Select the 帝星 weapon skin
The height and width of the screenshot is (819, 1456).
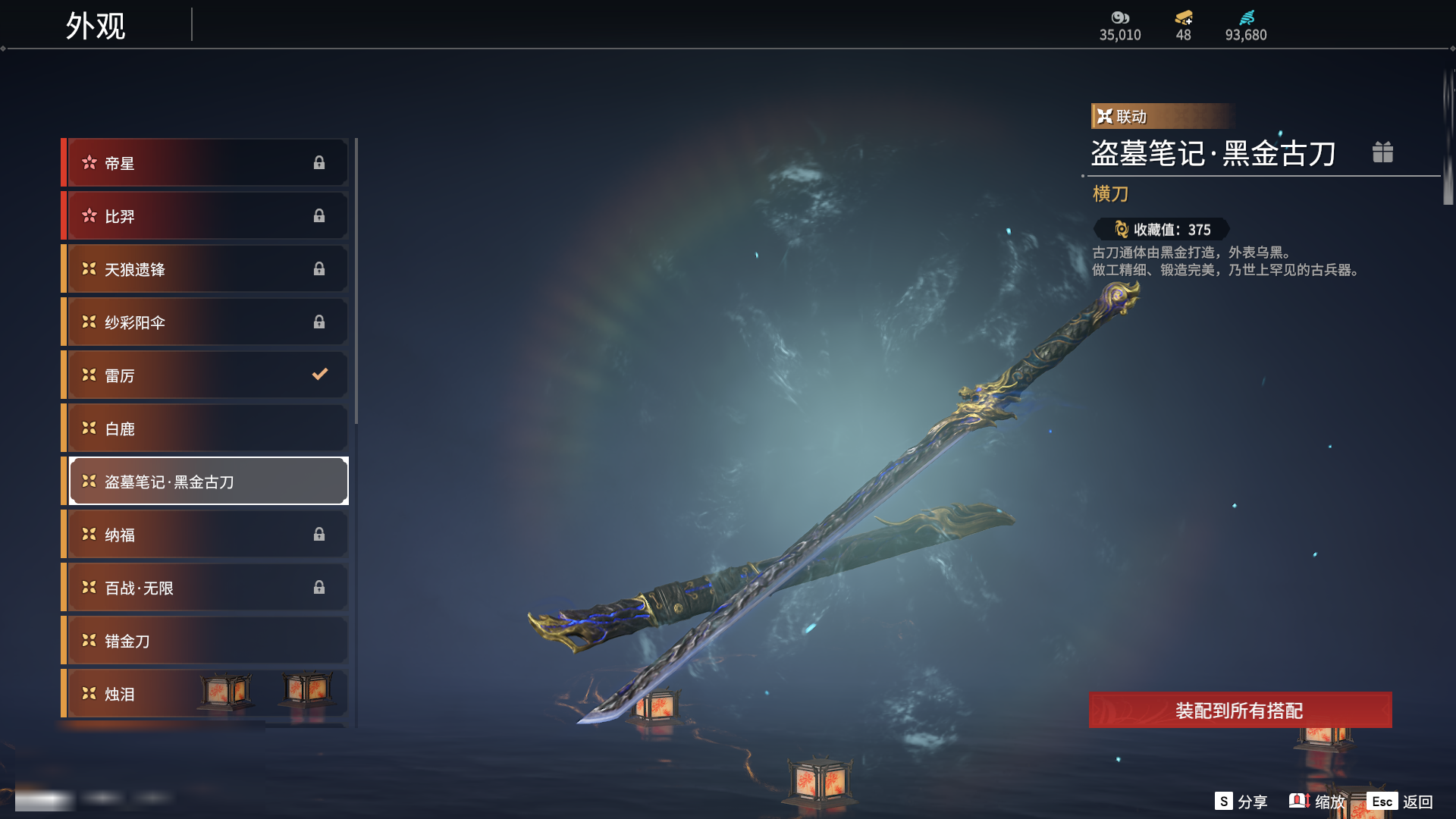[x=206, y=163]
